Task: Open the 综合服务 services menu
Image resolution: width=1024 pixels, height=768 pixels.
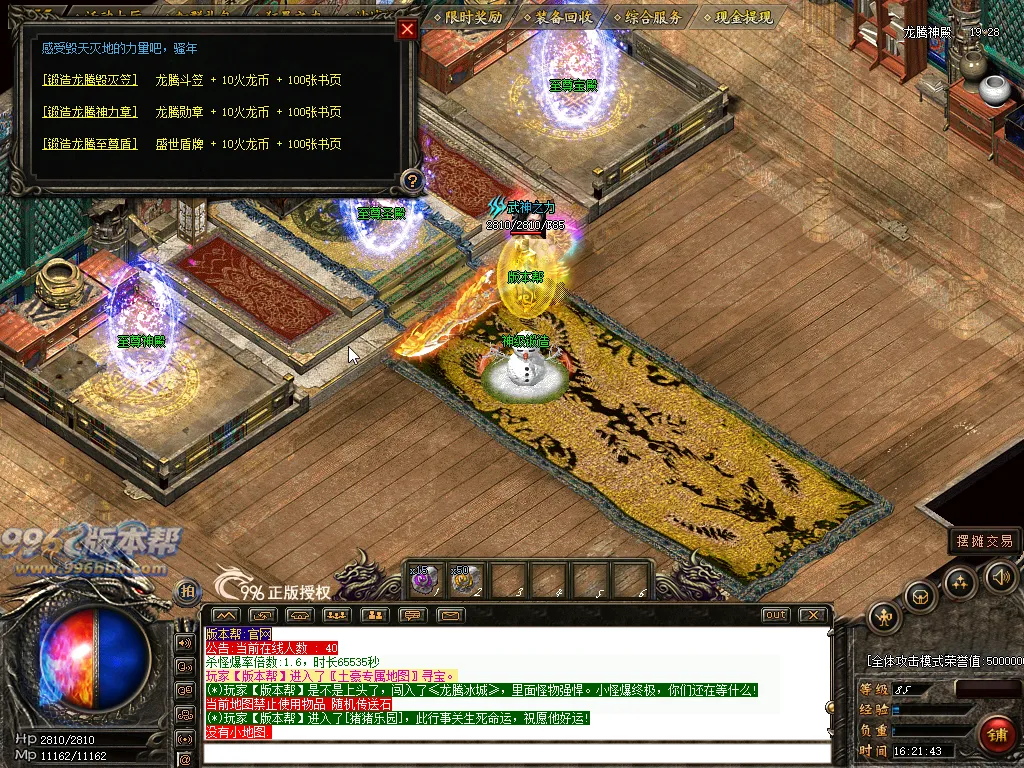Action: click(x=648, y=17)
